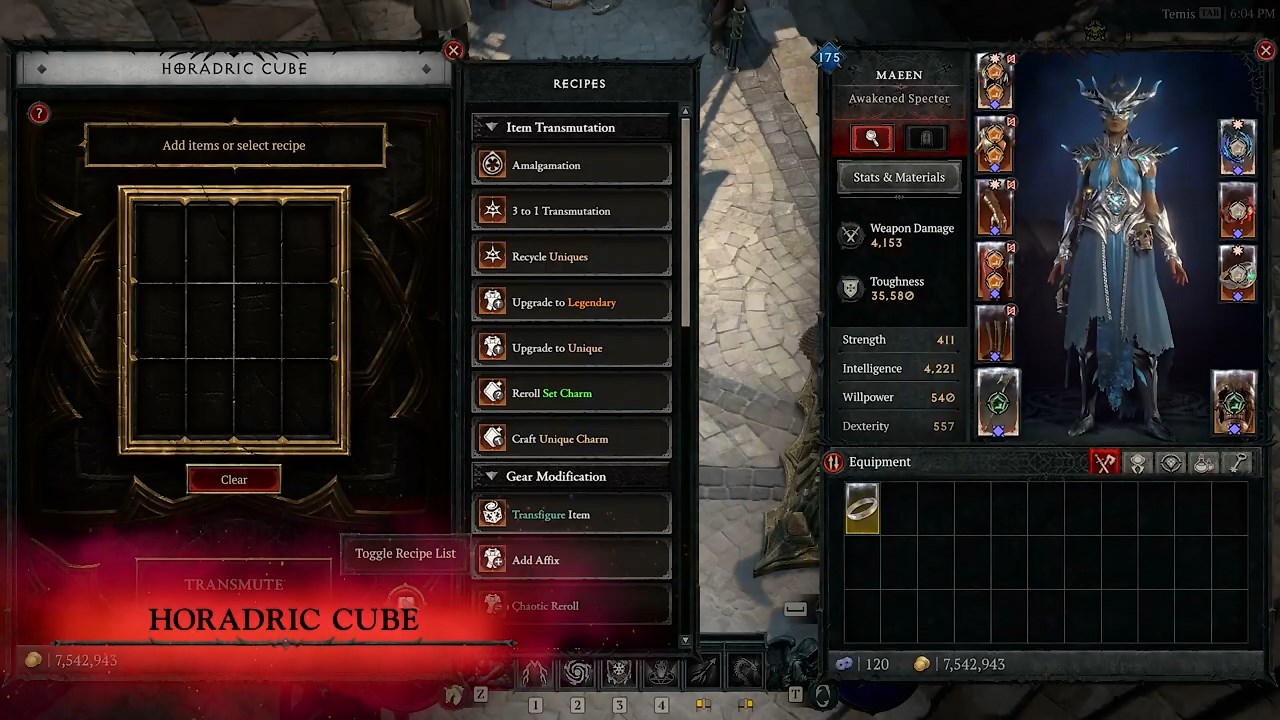Pick the Upgrade to Legendary recipe

click(x=572, y=302)
